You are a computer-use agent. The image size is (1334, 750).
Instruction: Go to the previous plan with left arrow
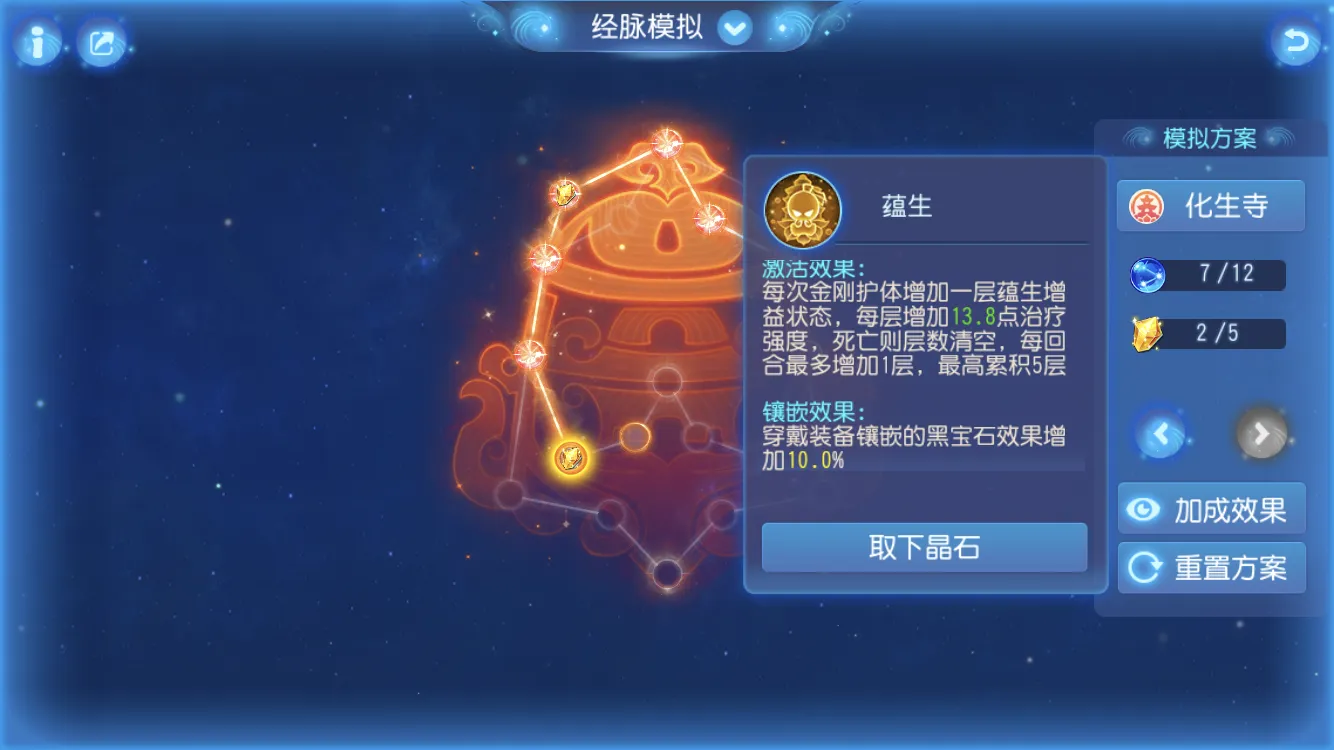point(1160,434)
